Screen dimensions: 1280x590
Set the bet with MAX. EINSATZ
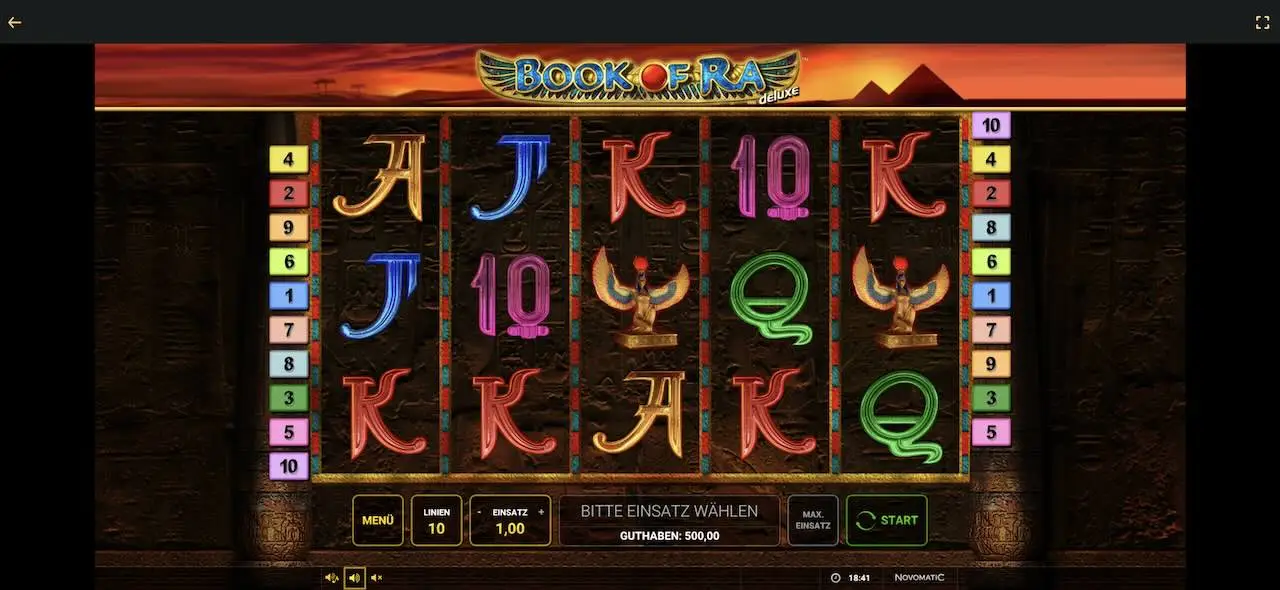(812, 520)
